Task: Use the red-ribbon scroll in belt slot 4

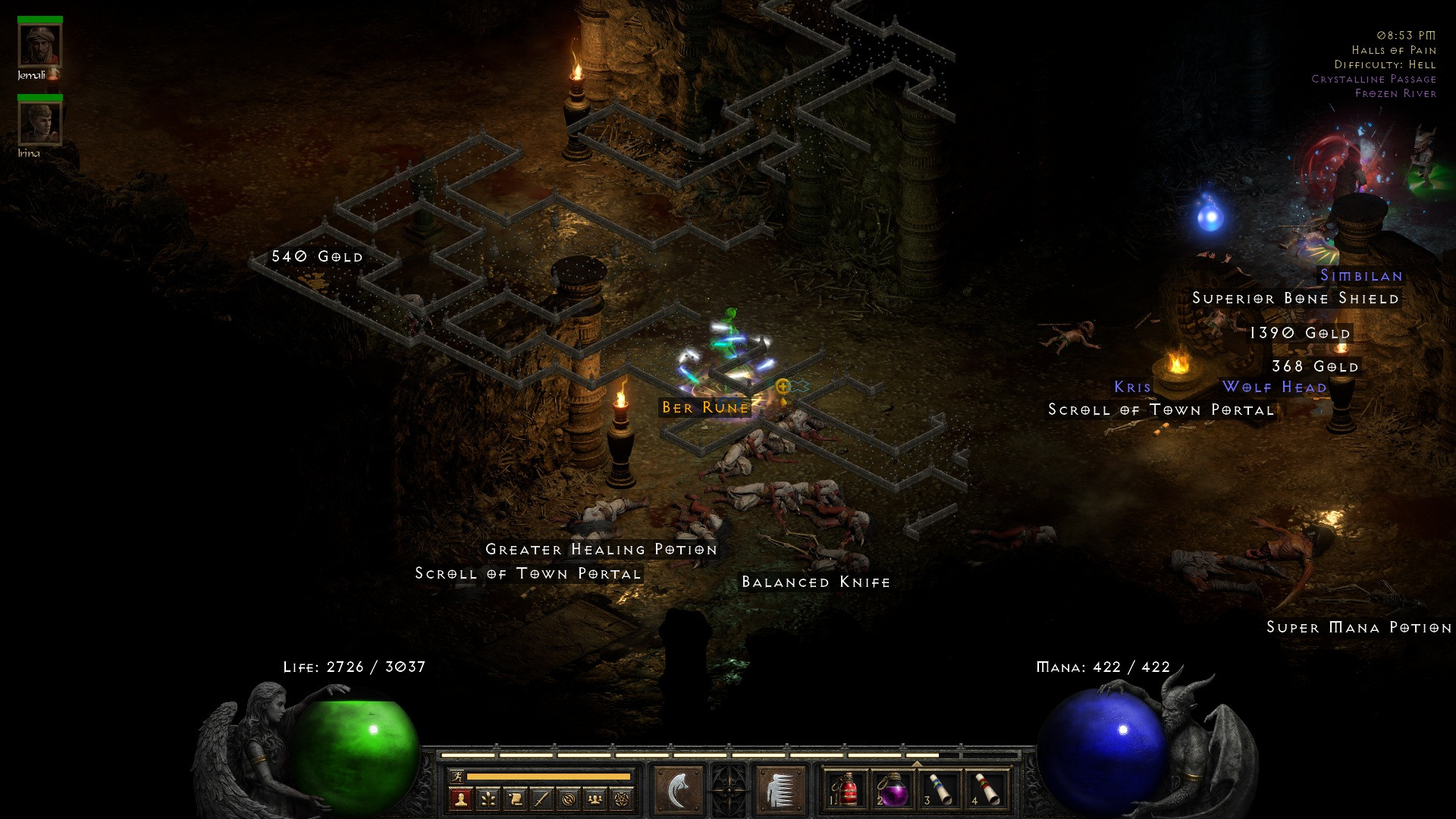Action: 987,790
